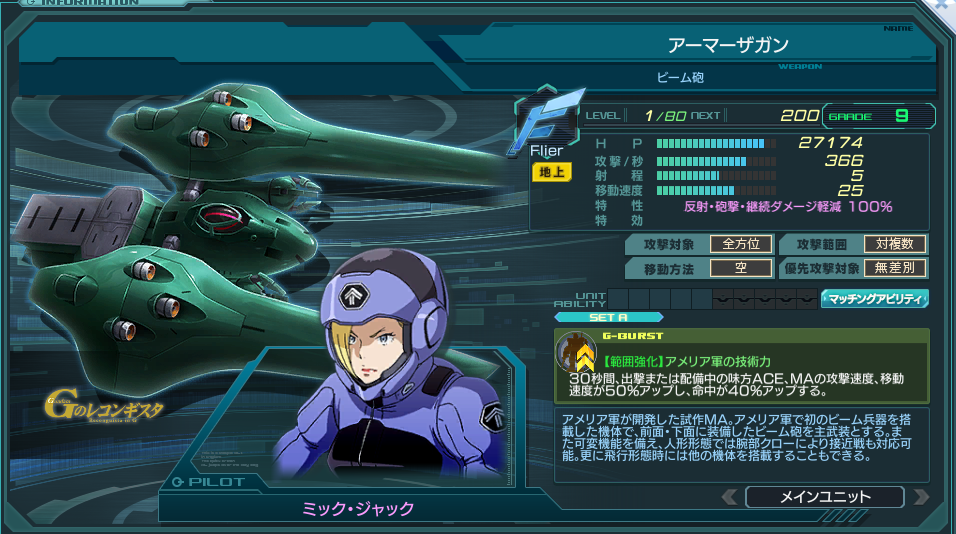
Task: Click the G-Burst skill icon
Action: click(576, 353)
